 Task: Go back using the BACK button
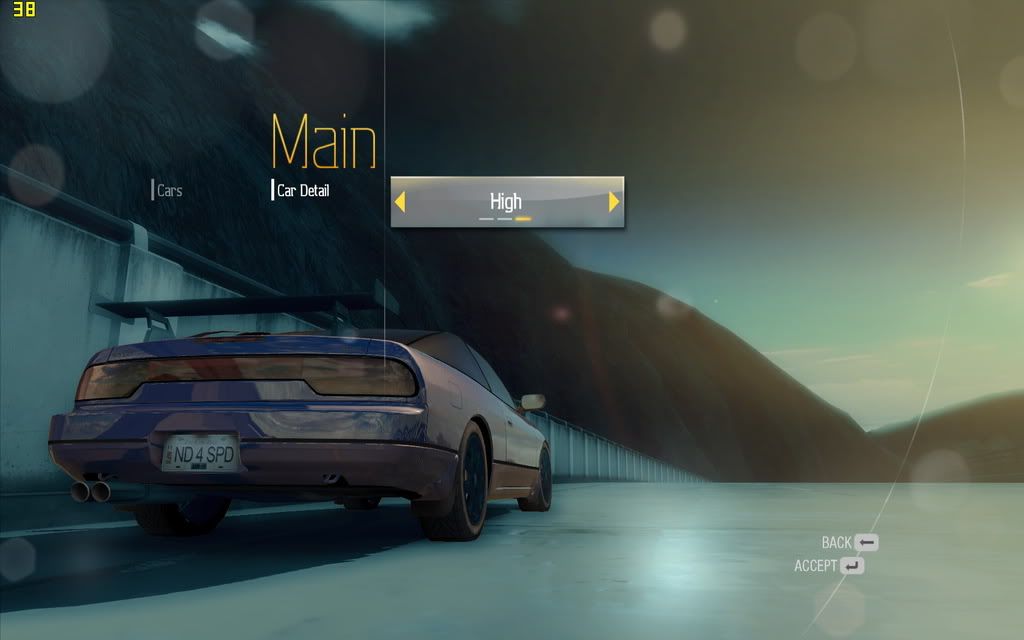[849, 543]
